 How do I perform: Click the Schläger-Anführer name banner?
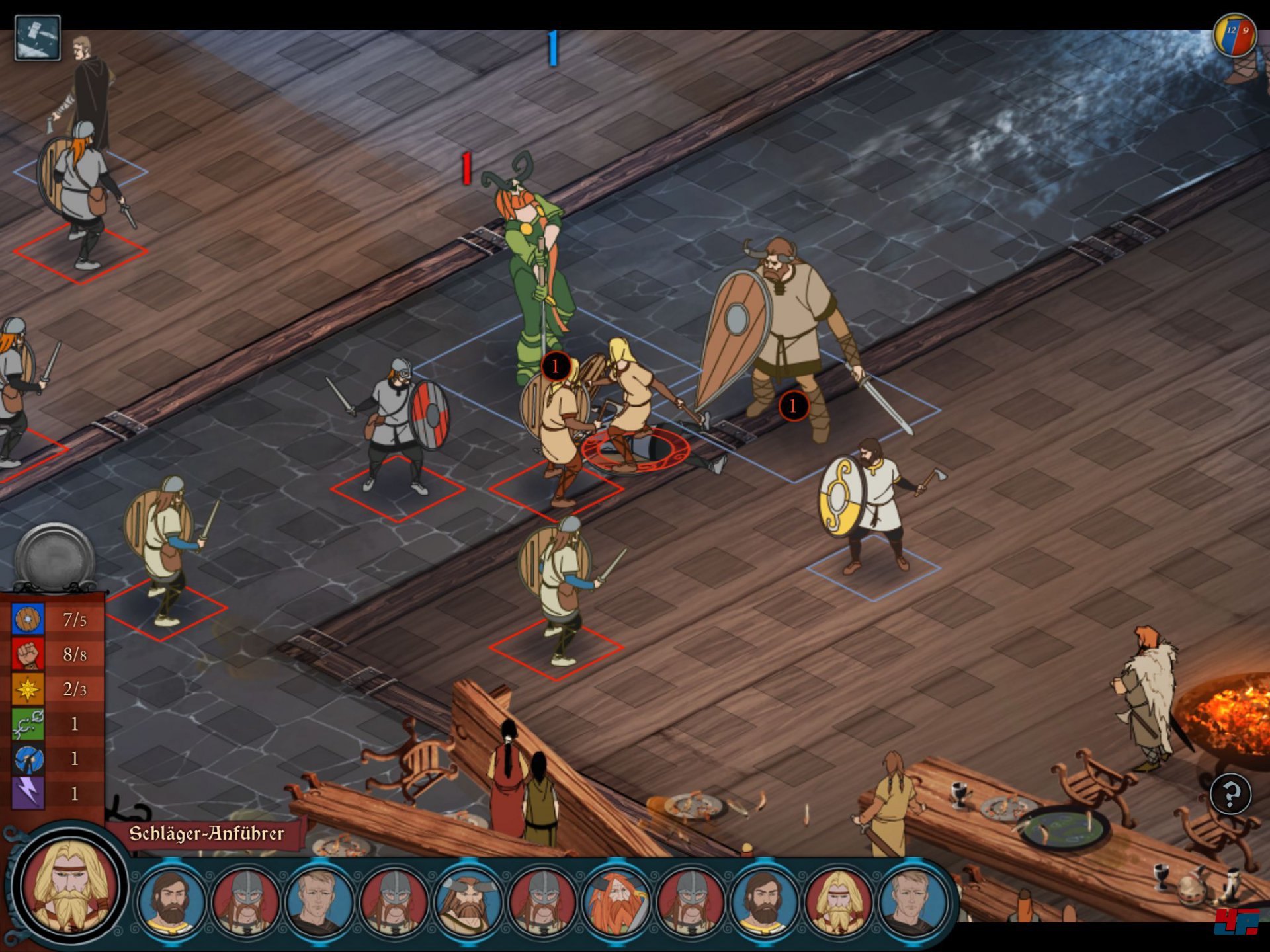click(x=206, y=834)
